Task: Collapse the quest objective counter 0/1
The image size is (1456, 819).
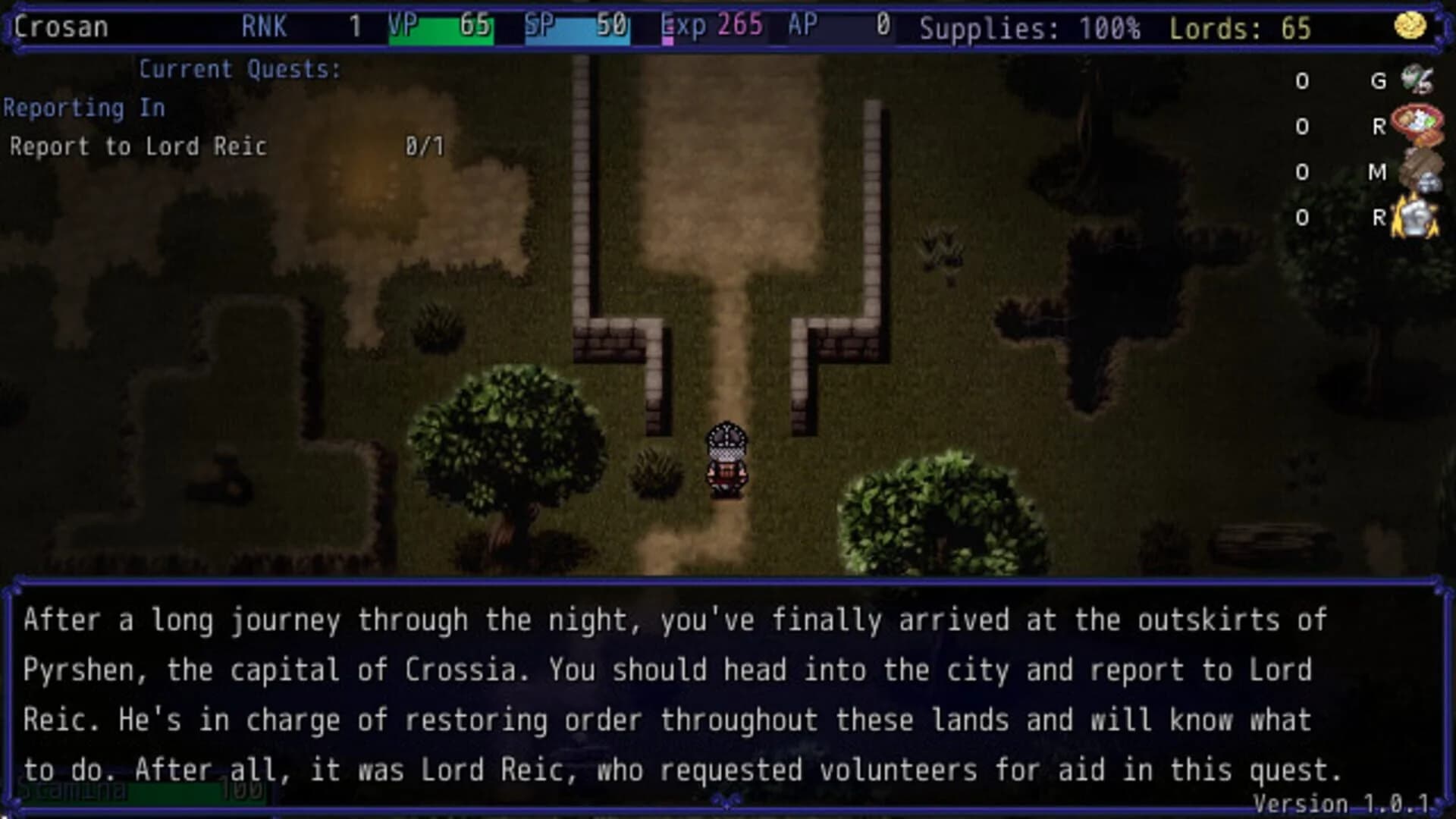Action: click(426, 144)
